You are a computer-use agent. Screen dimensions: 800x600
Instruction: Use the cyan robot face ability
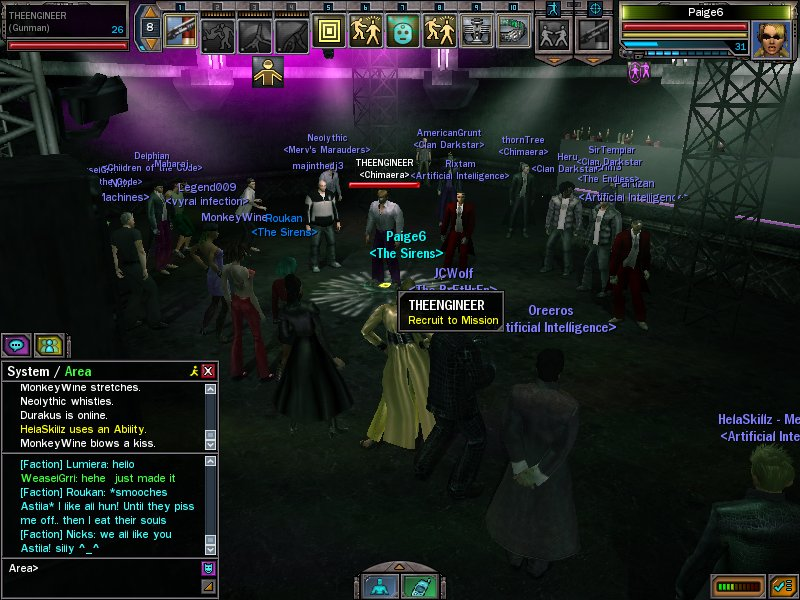pyautogui.click(x=402, y=33)
